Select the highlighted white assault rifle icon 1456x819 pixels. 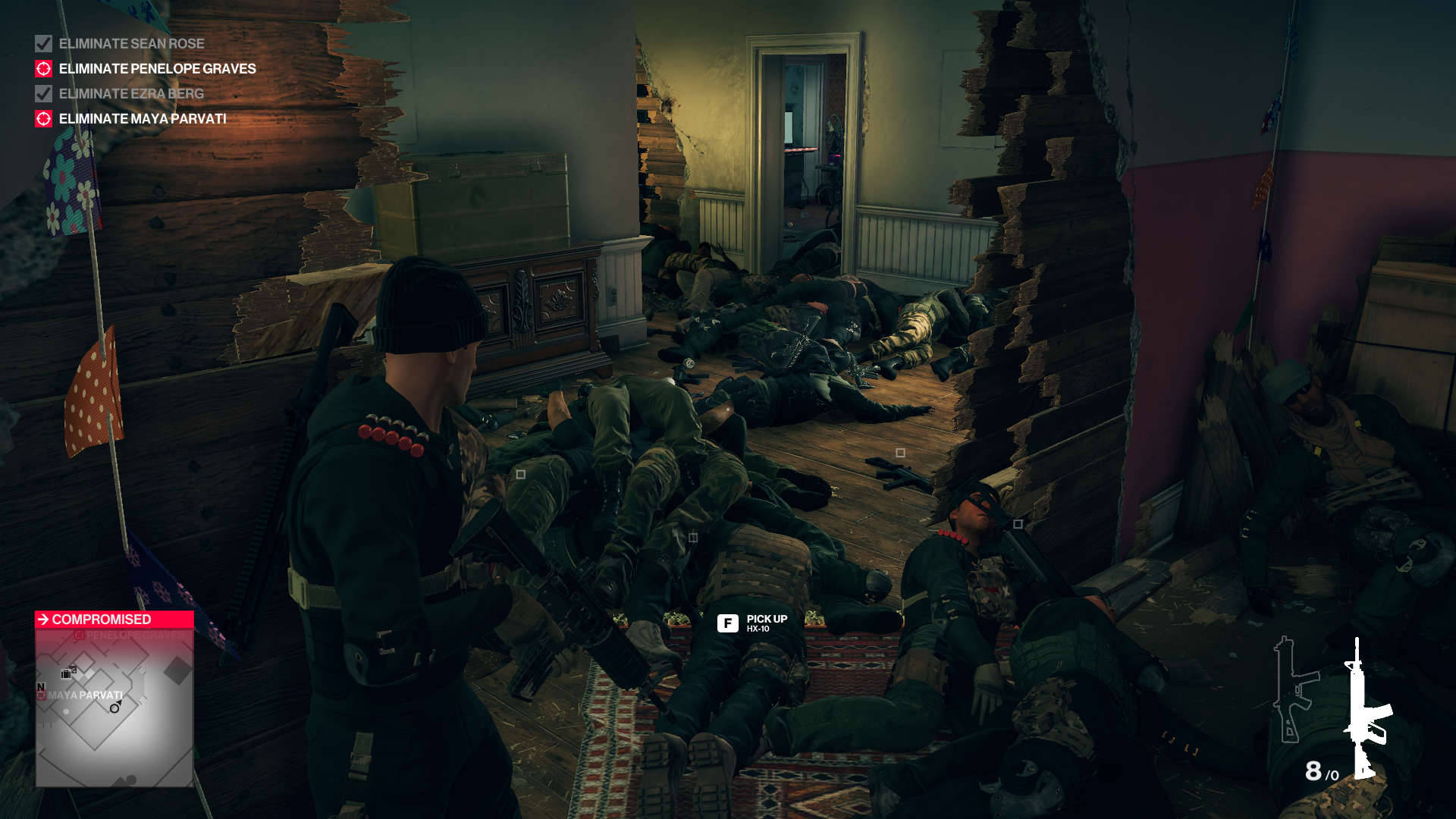pos(1367,709)
